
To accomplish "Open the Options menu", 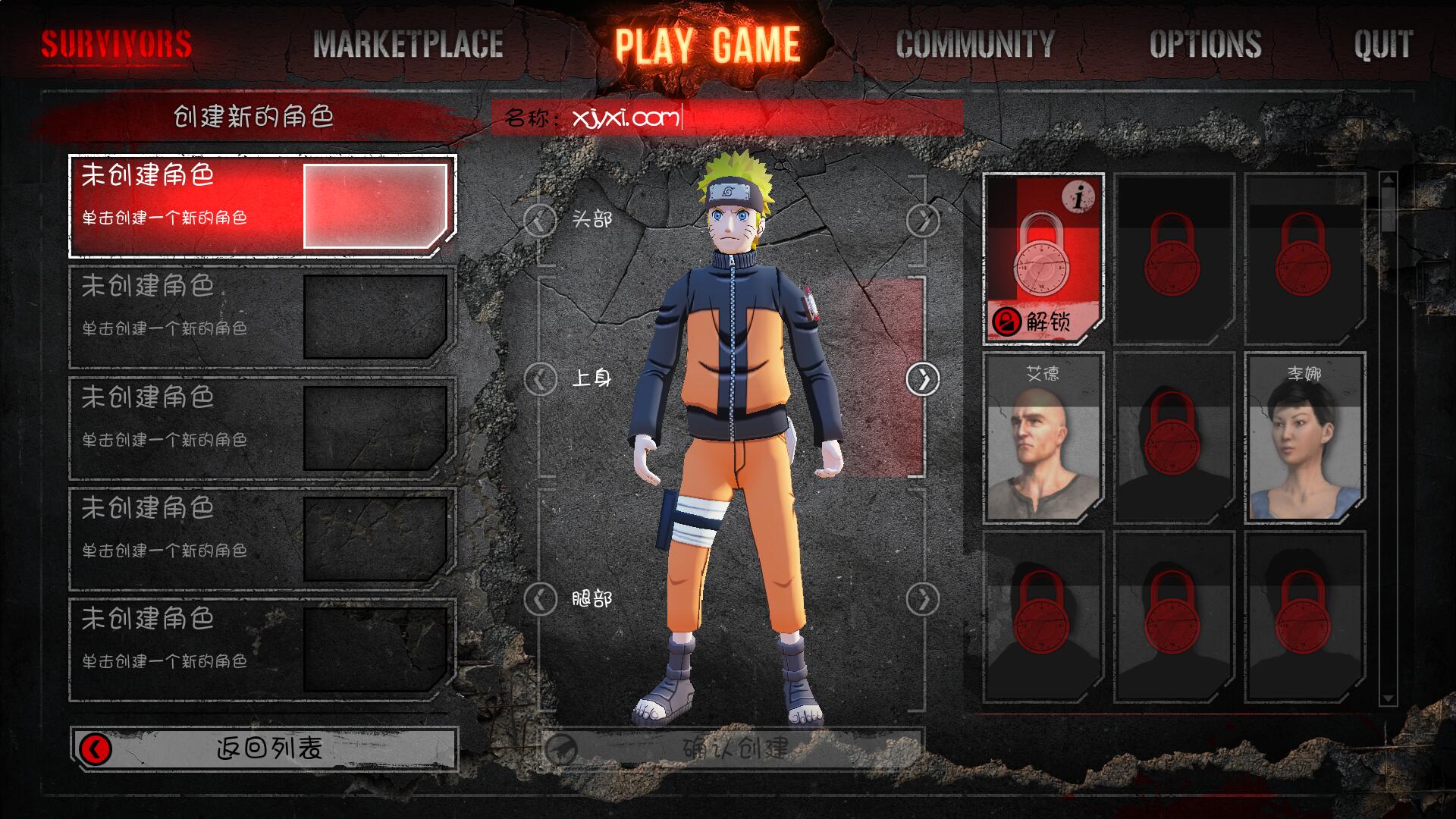I will 1205,44.
